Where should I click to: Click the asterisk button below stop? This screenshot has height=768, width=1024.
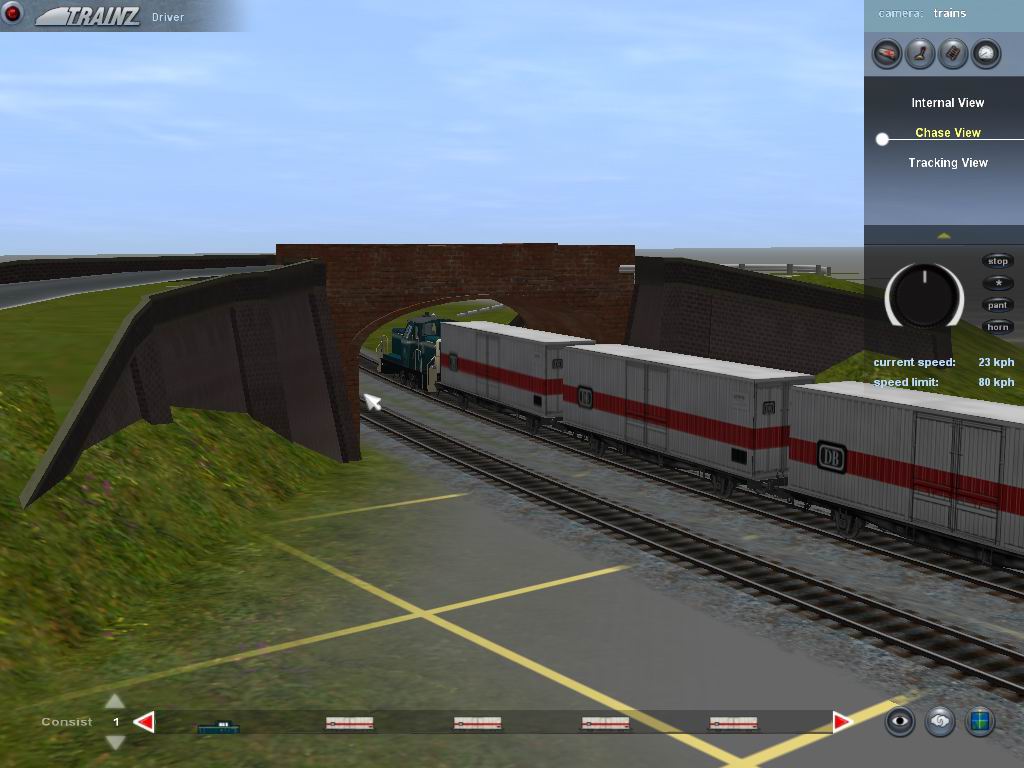click(x=998, y=283)
